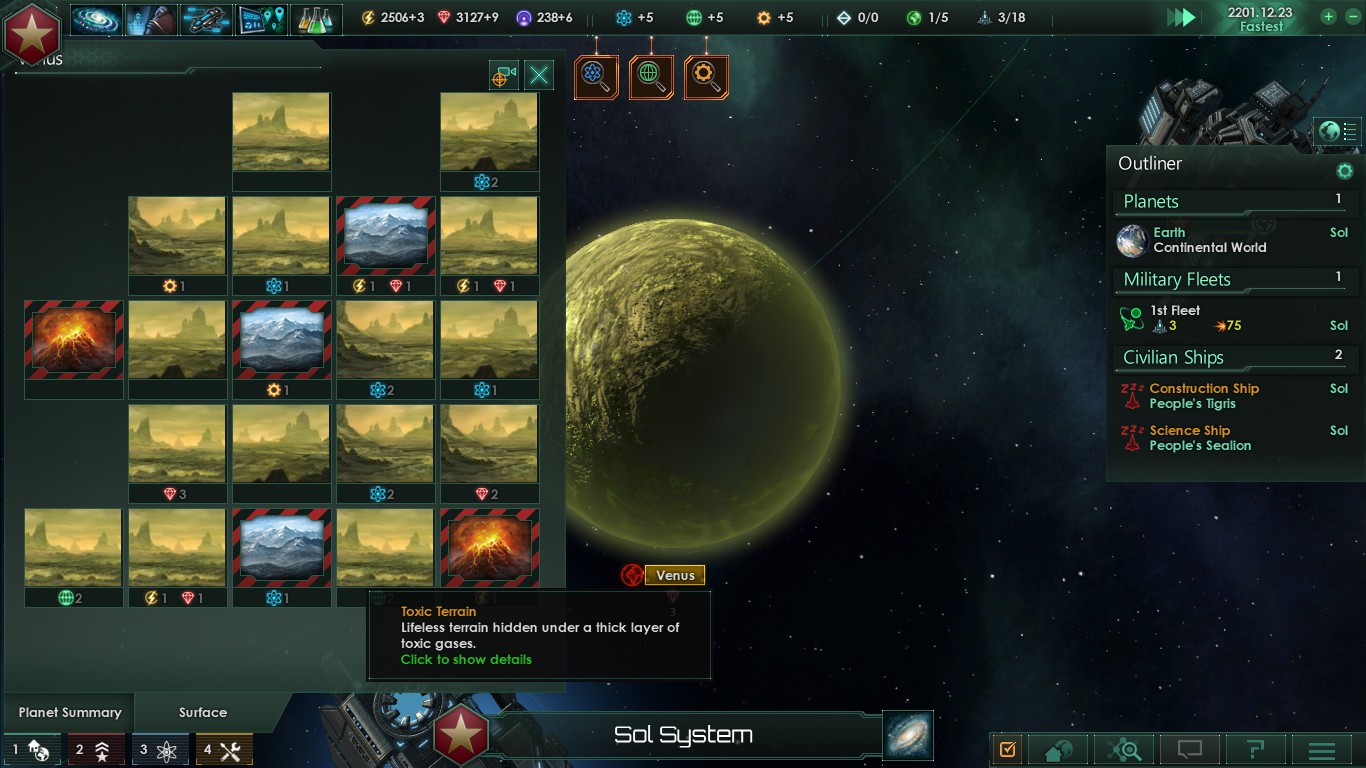Open the engineering research magnifier alert
1366x768 pixels.
tap(706, 77)
